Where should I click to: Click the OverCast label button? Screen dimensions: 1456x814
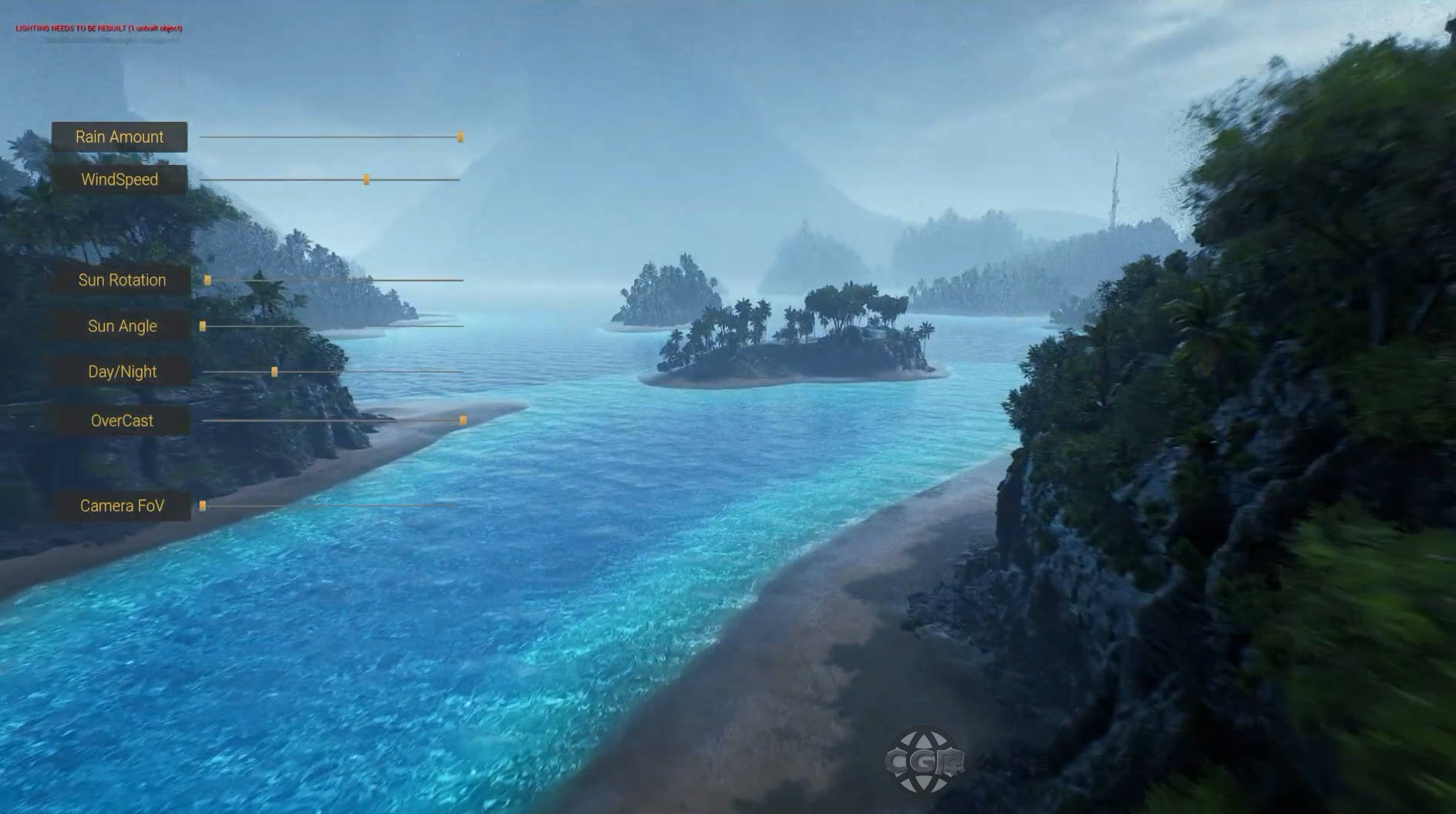122,421
